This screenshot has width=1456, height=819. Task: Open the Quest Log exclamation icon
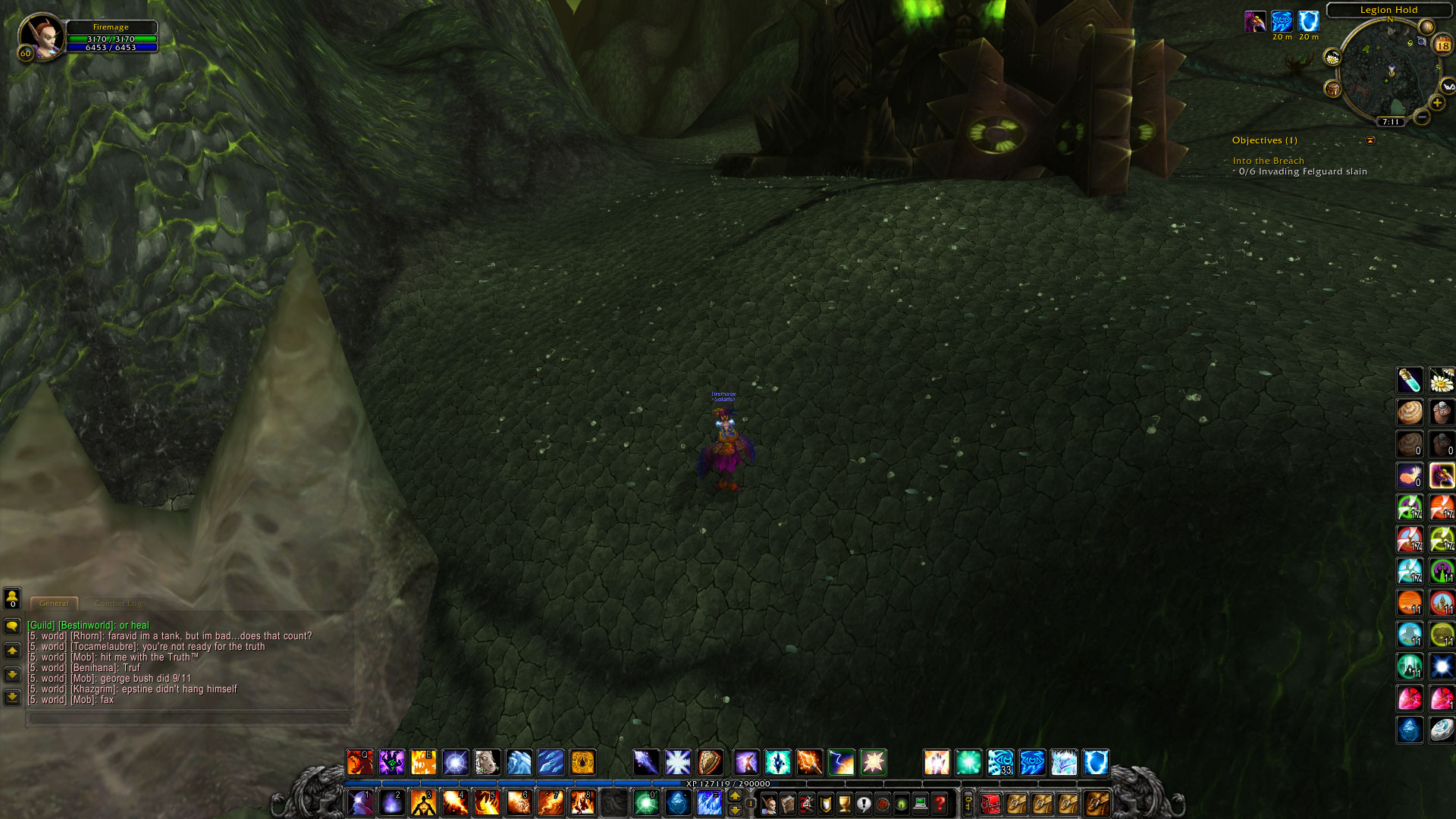tap(863, 805)
